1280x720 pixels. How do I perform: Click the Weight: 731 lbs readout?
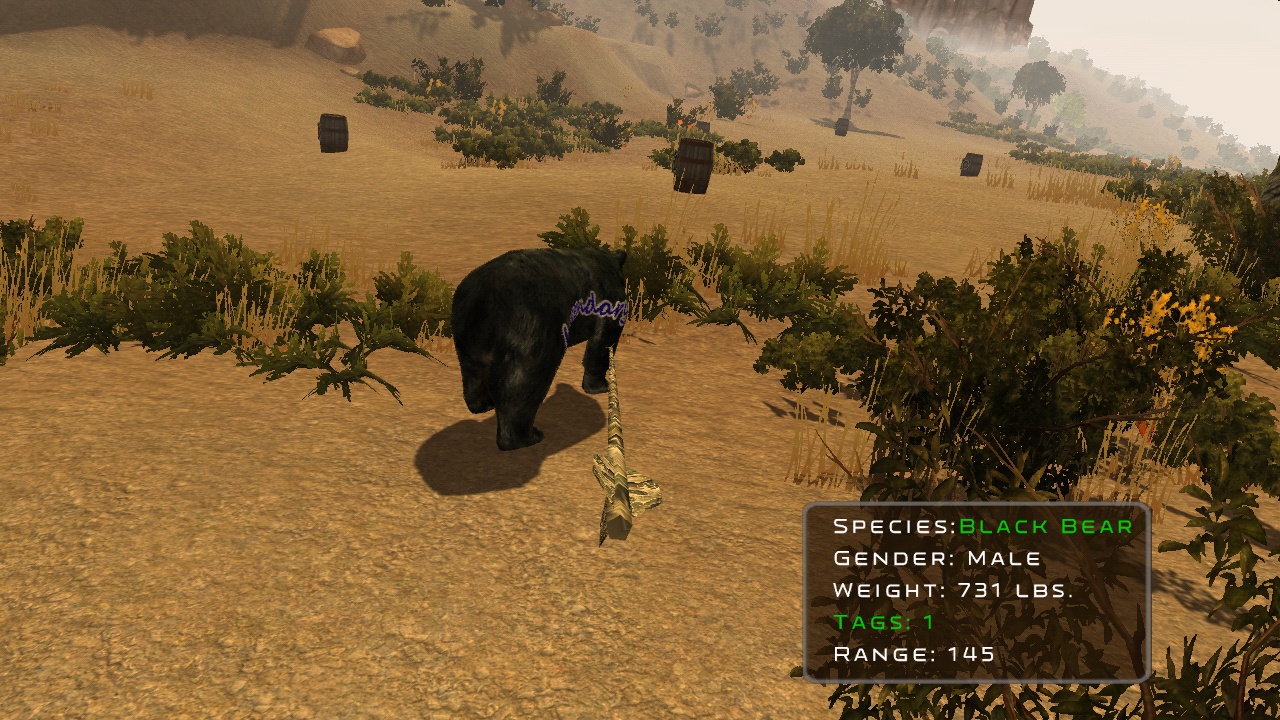[x=955, y=590]
